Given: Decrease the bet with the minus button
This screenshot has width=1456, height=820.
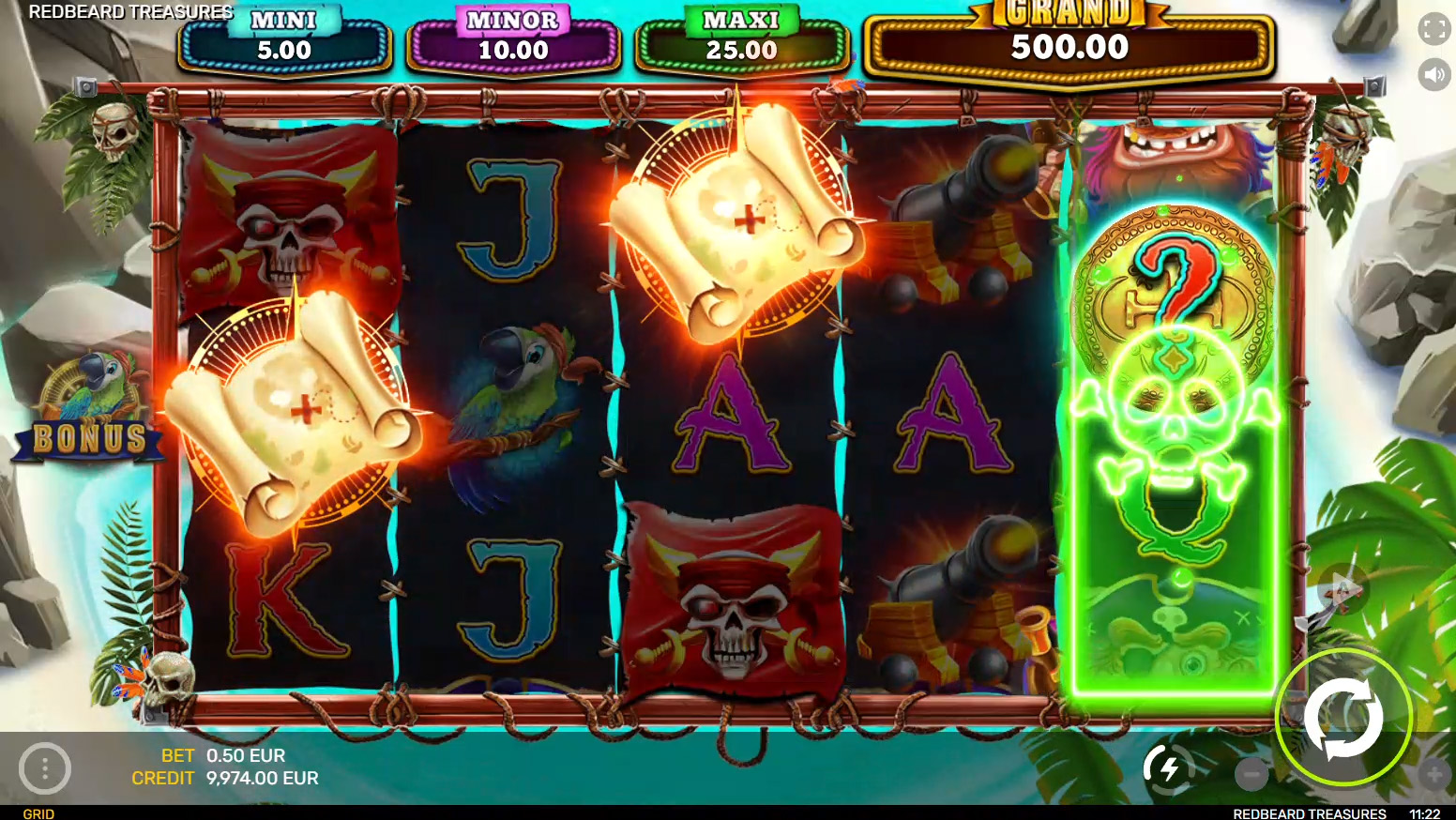Looking at the screenshot, I should (1251, 774).
